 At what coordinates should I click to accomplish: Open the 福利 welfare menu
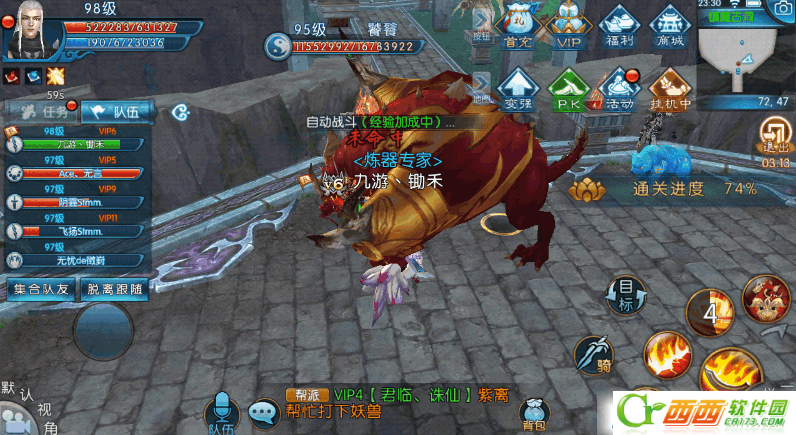click(620, 24)
